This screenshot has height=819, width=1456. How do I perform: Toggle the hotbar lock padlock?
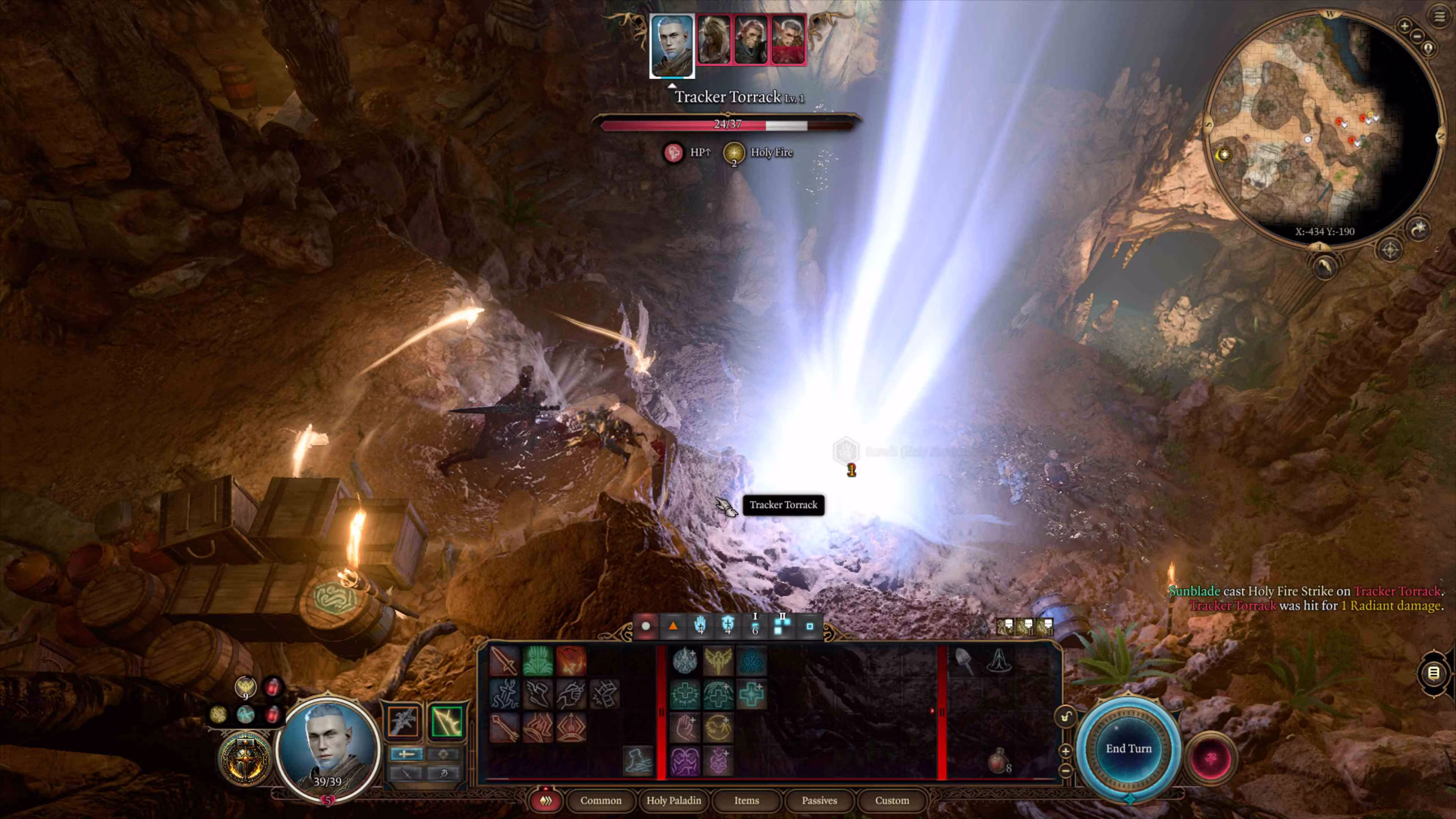click(1065, 717)
